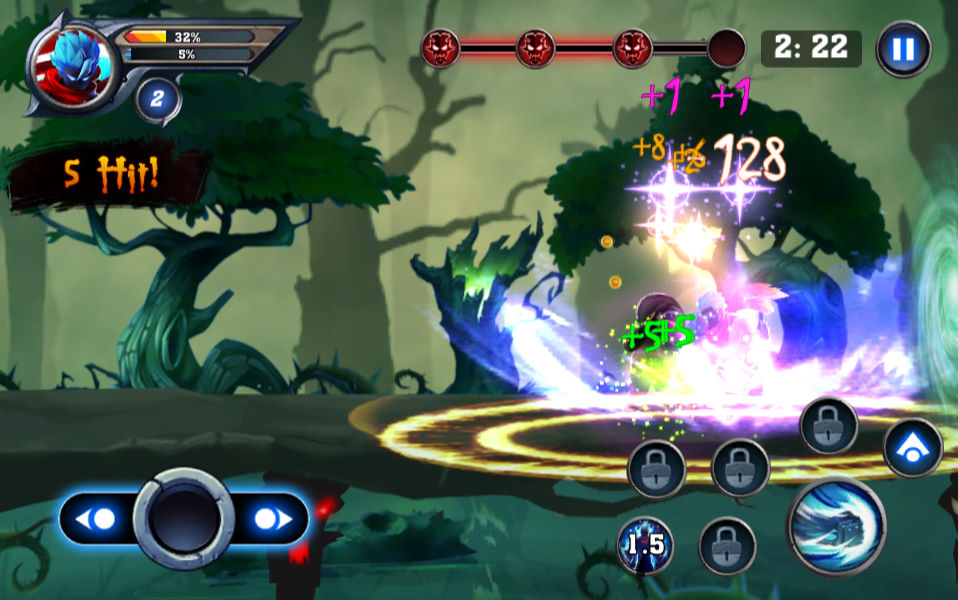Pause the game
This screenshot has height=600, width=958.
[x=903, y=49]
